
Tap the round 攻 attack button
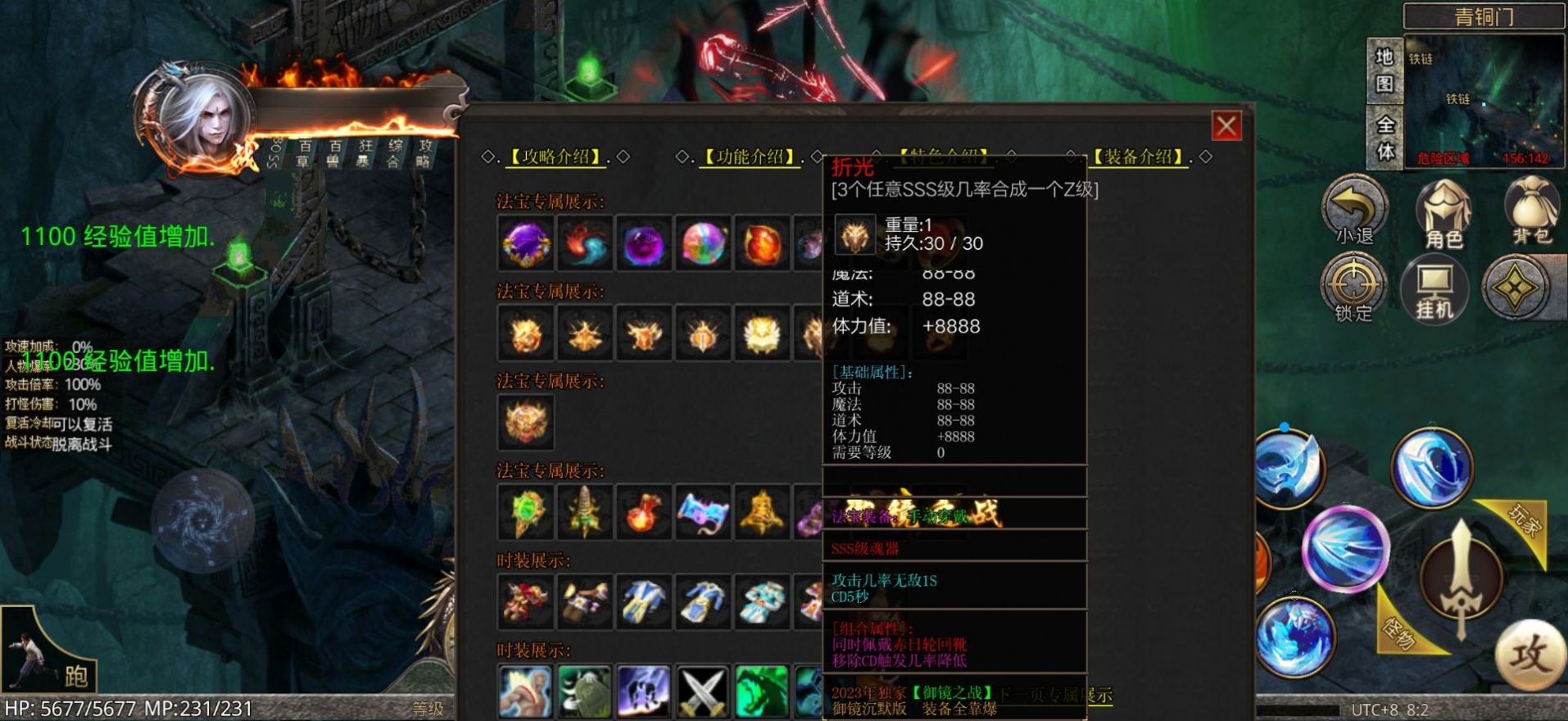[x=1529, y=655]
